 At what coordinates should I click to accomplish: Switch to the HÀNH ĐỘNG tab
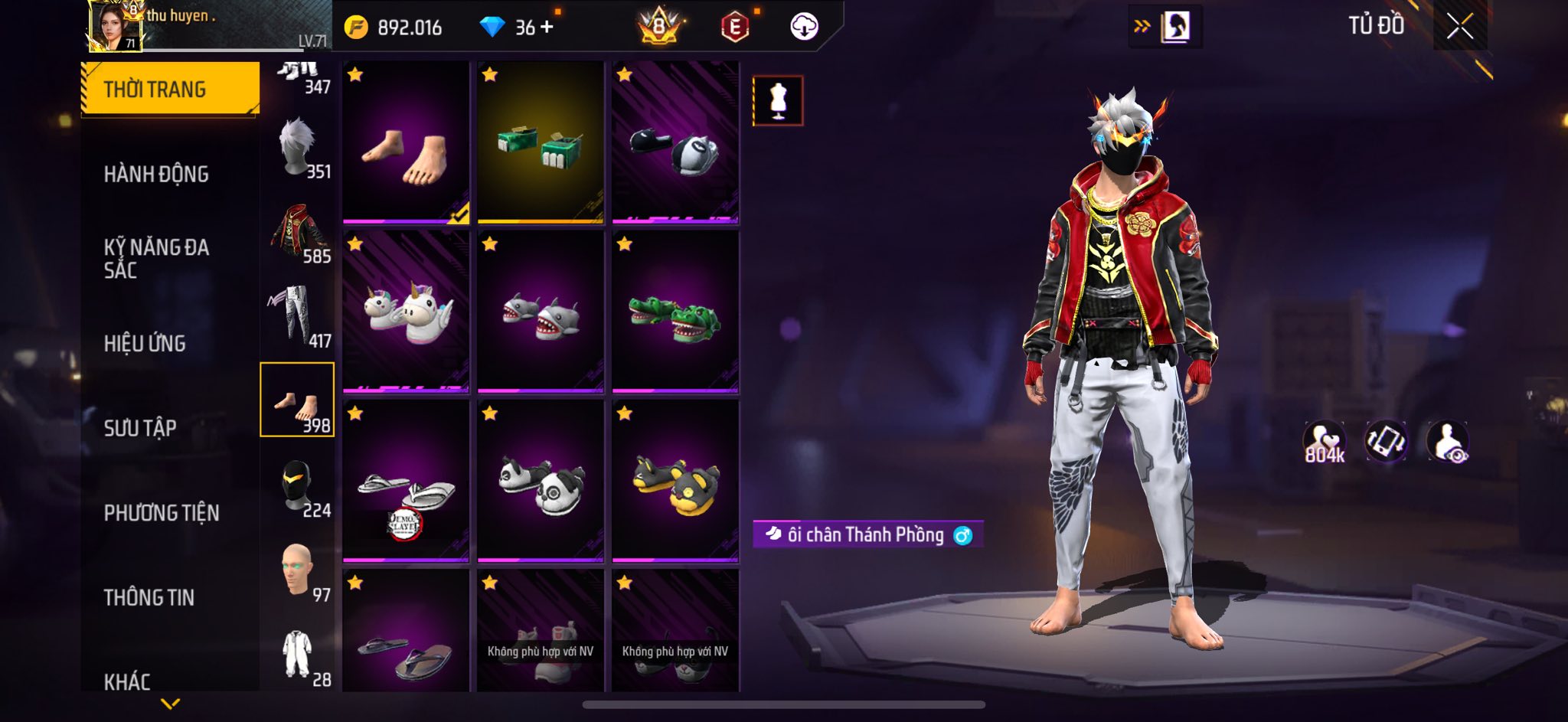pos(156,175)
